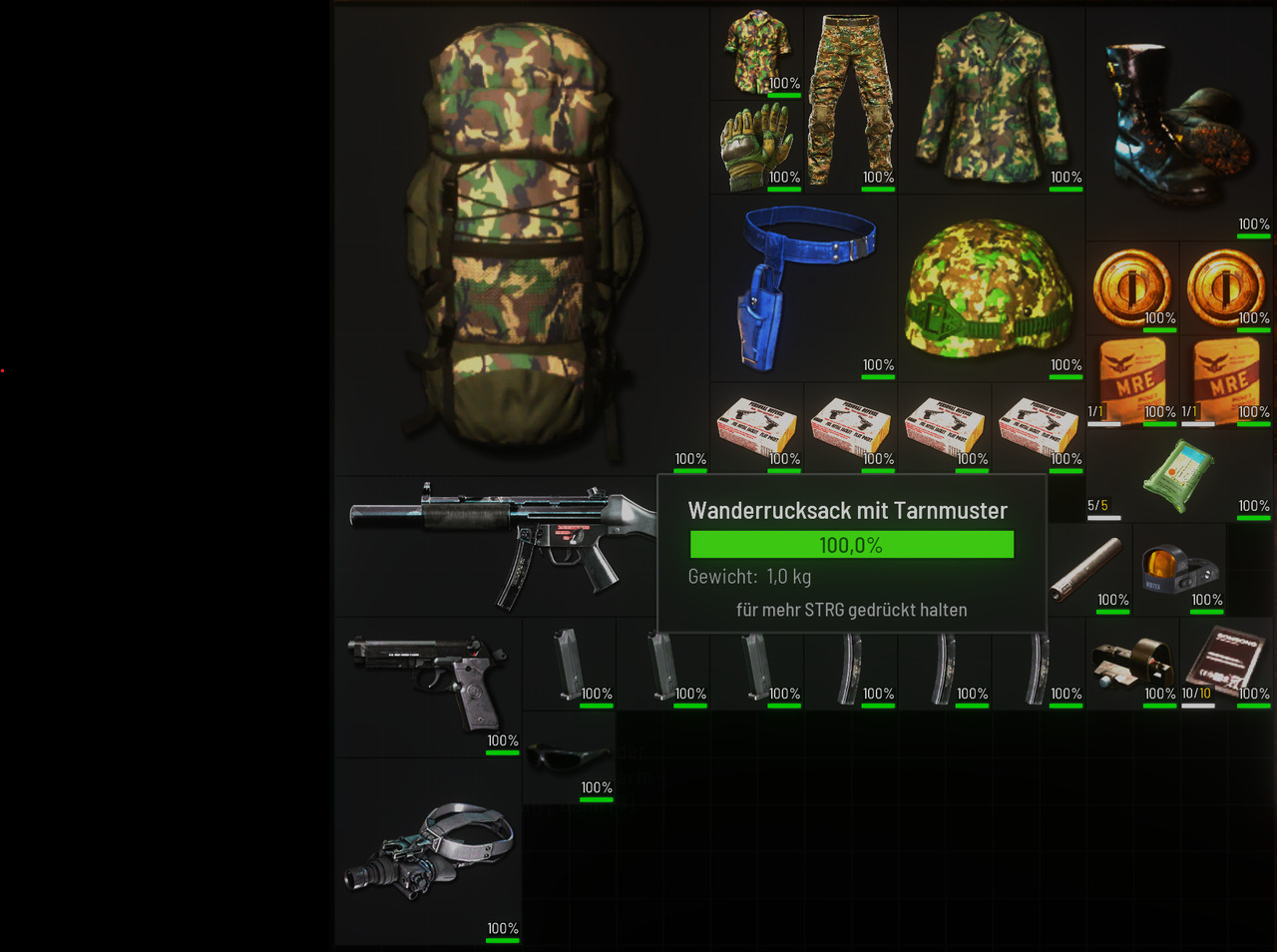Select the green bandage pack
Viewport: 1277px width, 952px height.
click(1180, 475)
